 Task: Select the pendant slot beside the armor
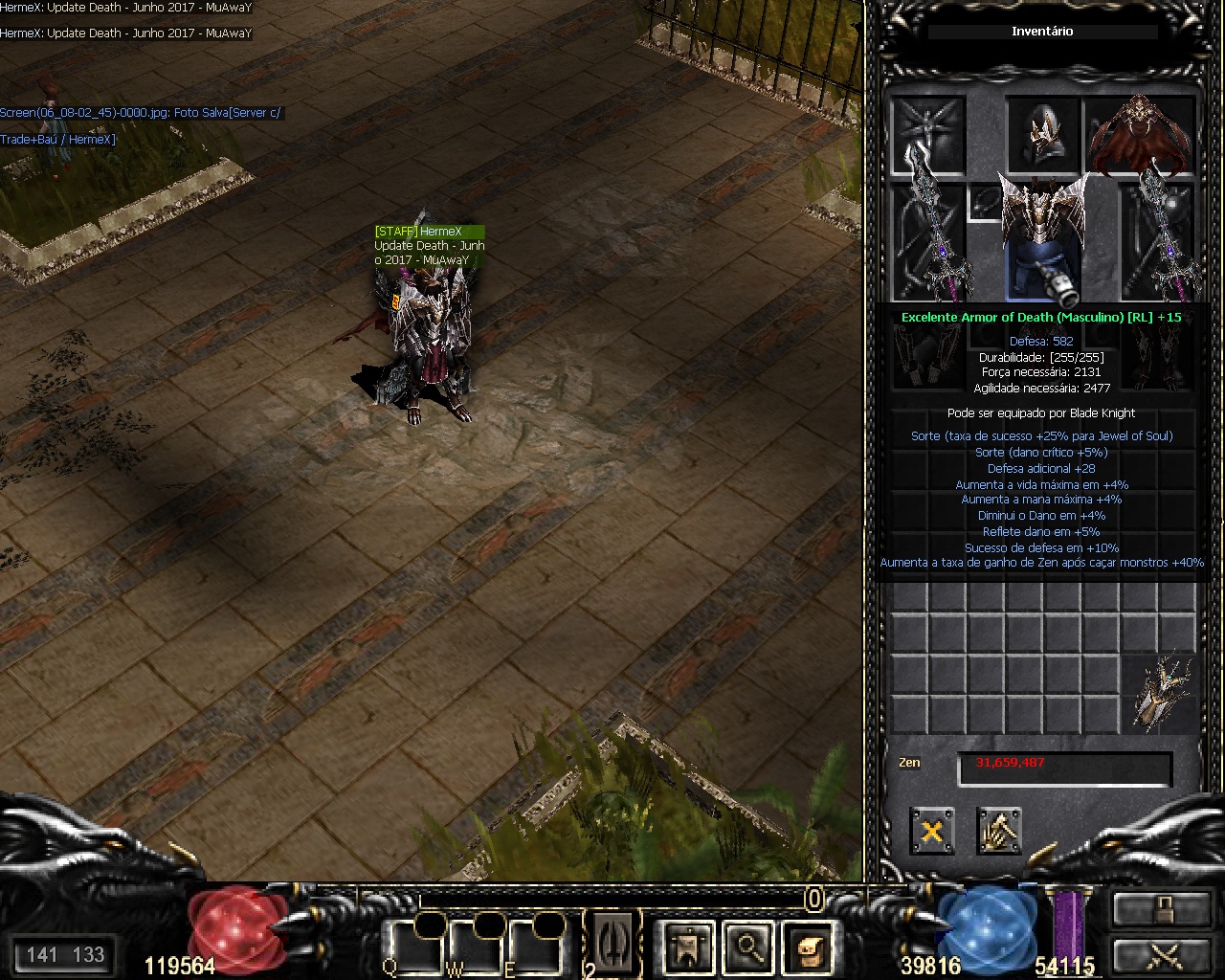coord(984,202)
